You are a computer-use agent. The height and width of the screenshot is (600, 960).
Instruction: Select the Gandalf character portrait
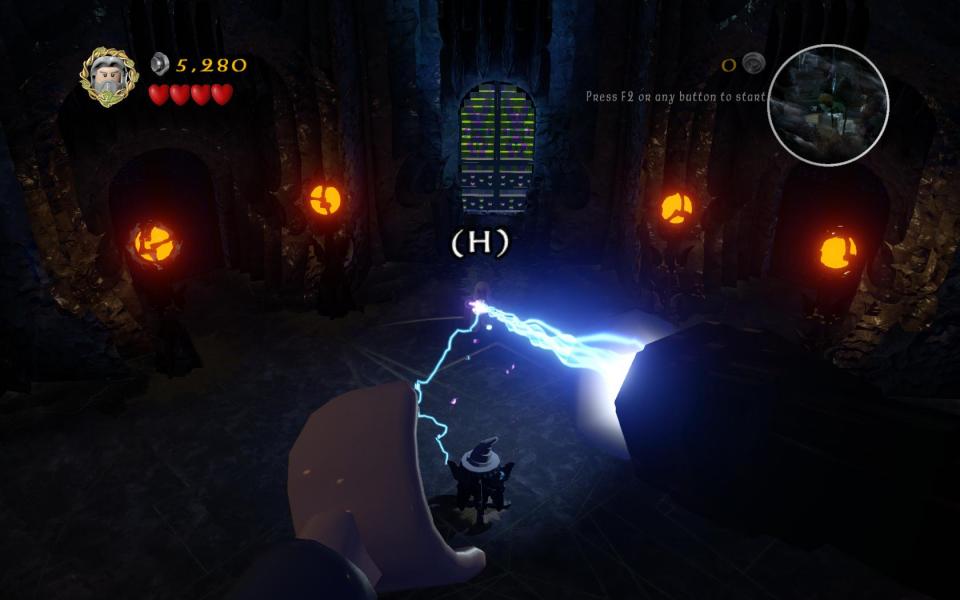109,76
